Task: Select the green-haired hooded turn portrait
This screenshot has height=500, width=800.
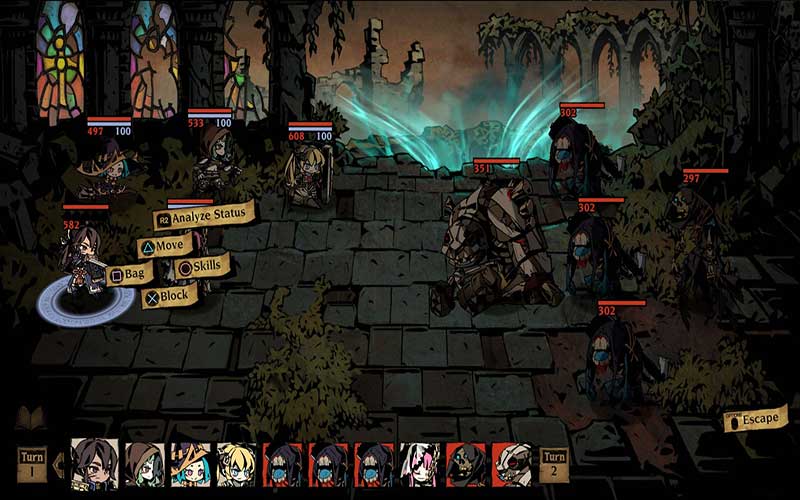Action: pos(142,465)
